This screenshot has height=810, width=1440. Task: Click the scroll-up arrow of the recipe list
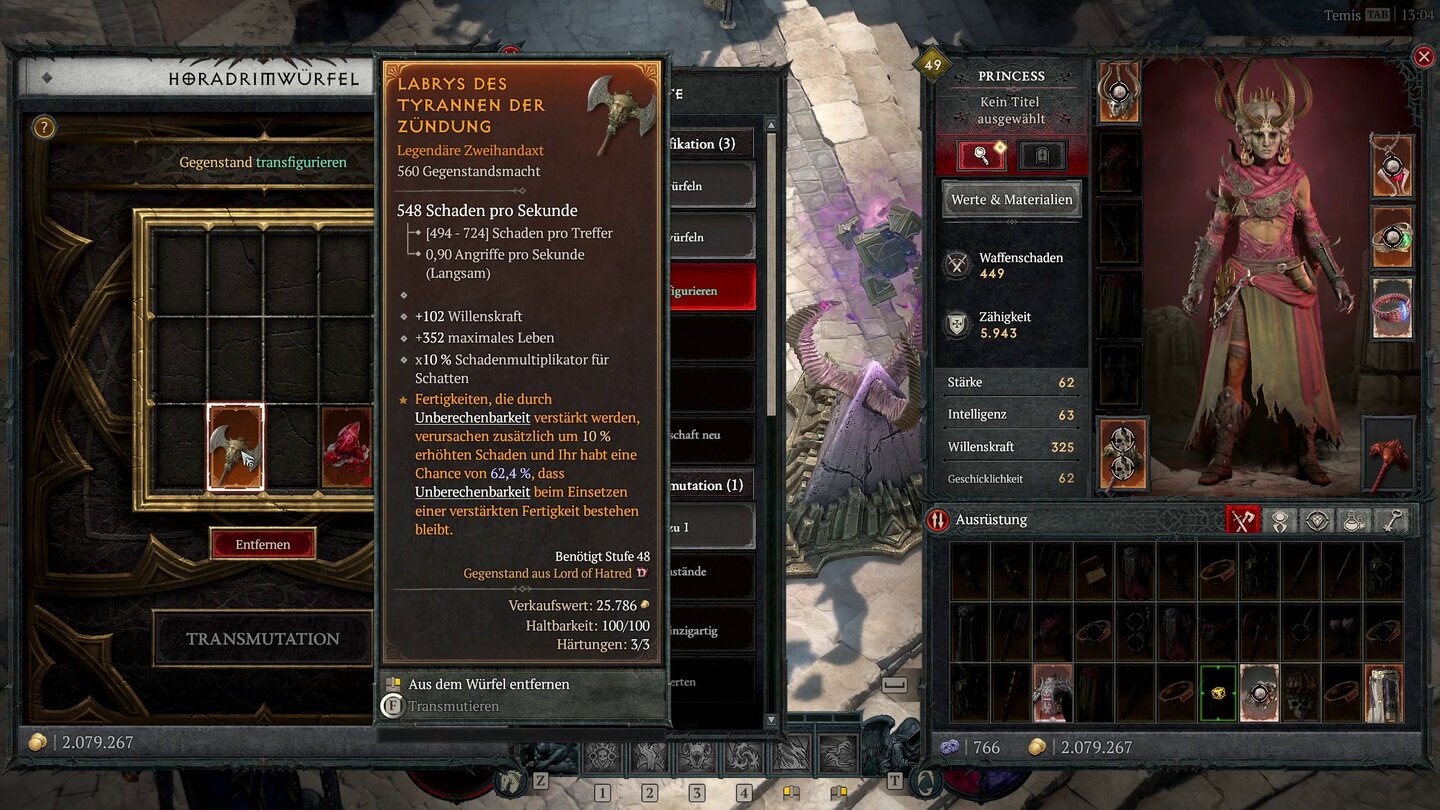[x=771, y=125]
